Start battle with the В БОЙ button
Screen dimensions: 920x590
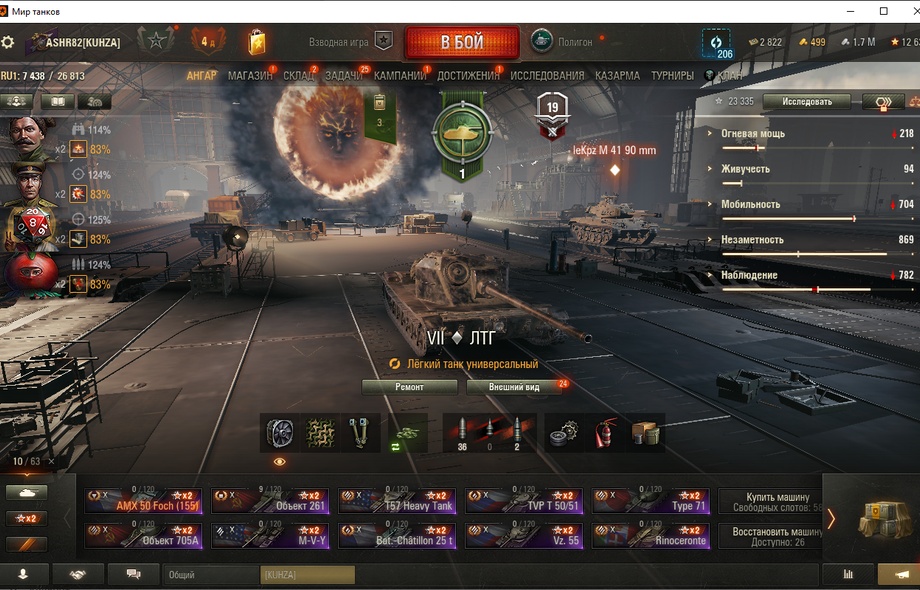click(461, 43)
